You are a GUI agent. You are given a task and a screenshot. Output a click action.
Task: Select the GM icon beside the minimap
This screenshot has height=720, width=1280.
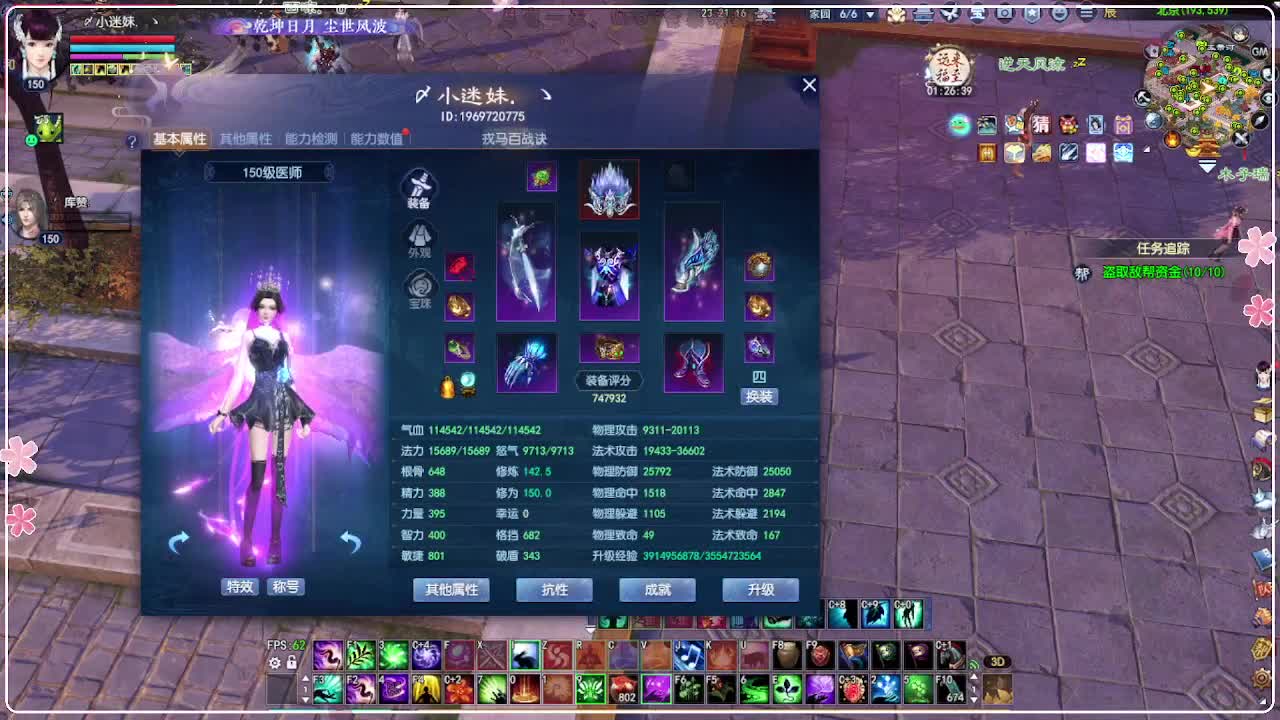click(x=1258, y=52)
